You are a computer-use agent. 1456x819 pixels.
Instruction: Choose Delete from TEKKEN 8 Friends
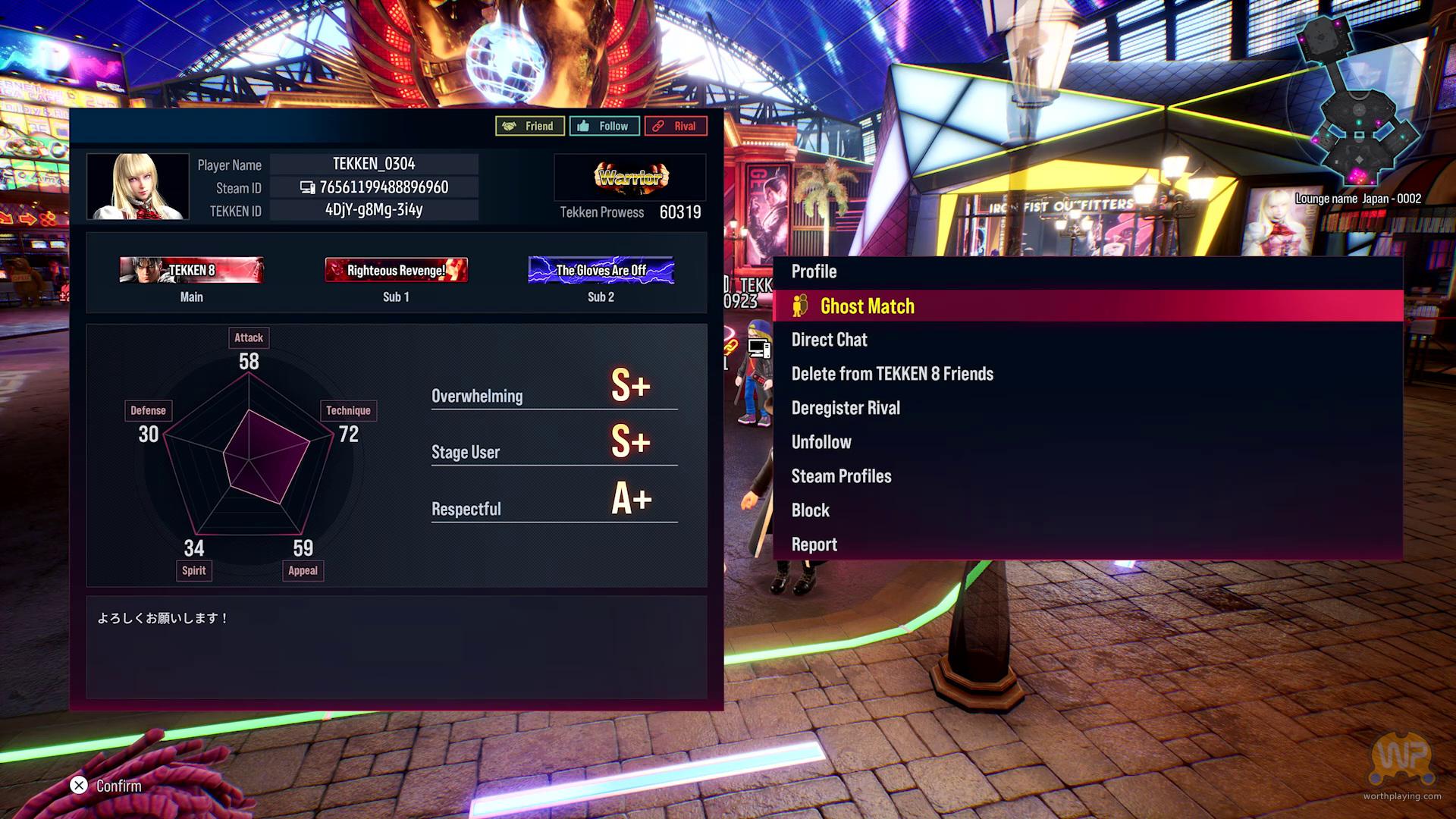tap(892, 375)
